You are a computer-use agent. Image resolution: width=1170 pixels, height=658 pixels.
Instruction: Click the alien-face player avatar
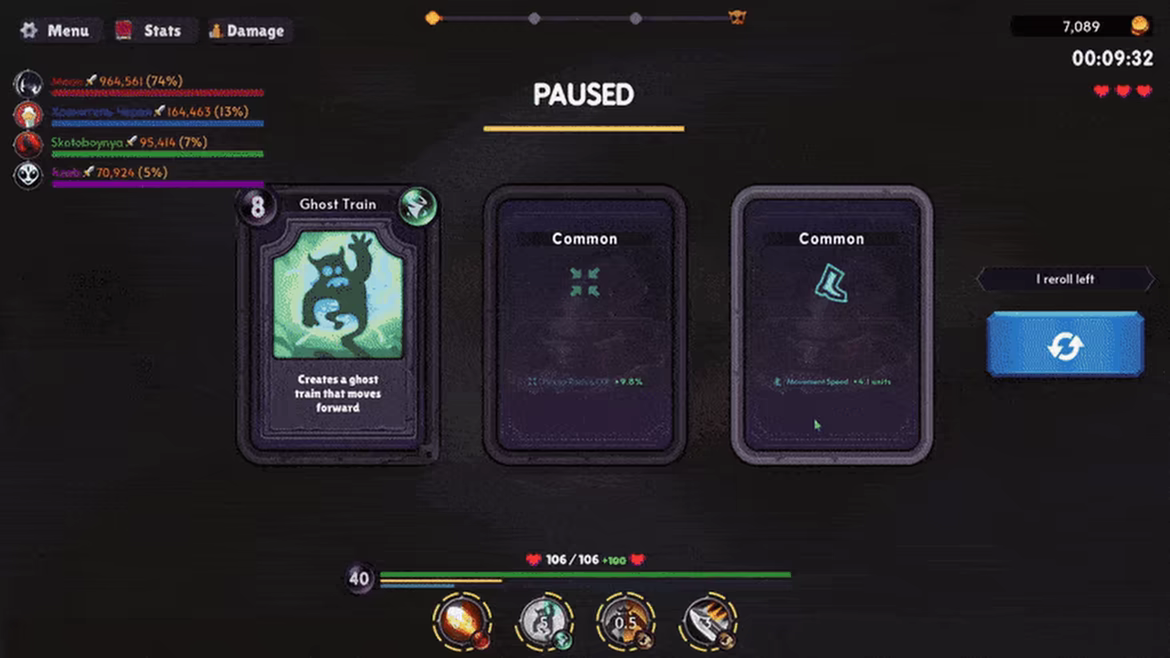(28, 175)
